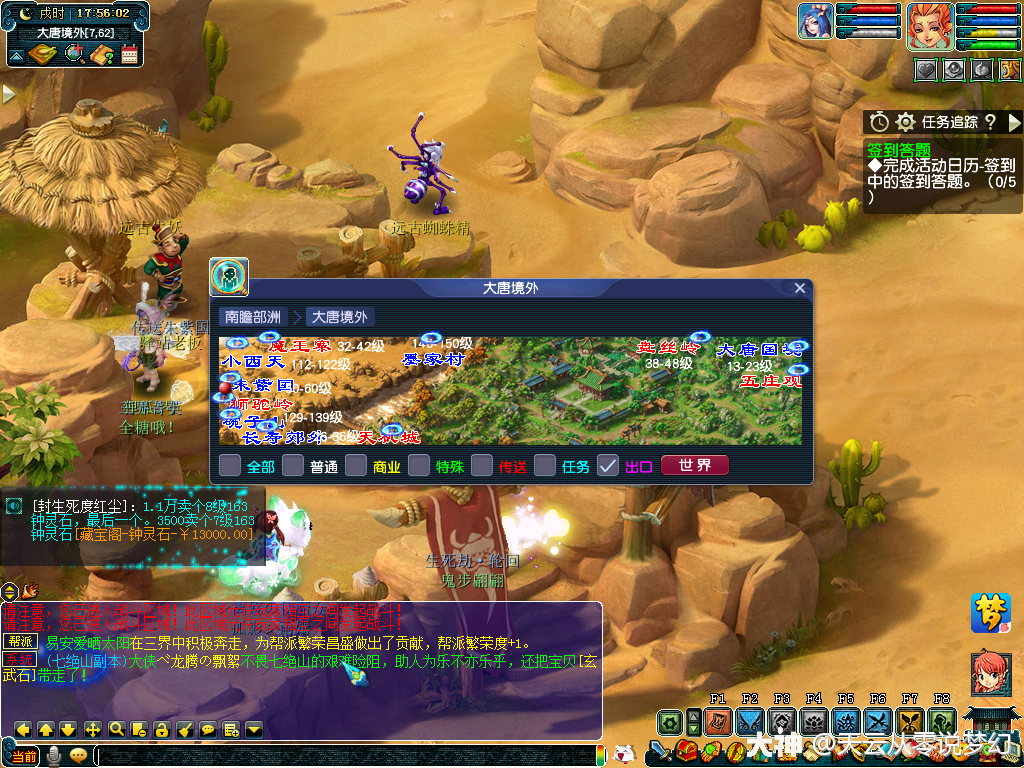
Task: Uncheck the 出口 filter checkbox
Action: (x=608, y=465)
